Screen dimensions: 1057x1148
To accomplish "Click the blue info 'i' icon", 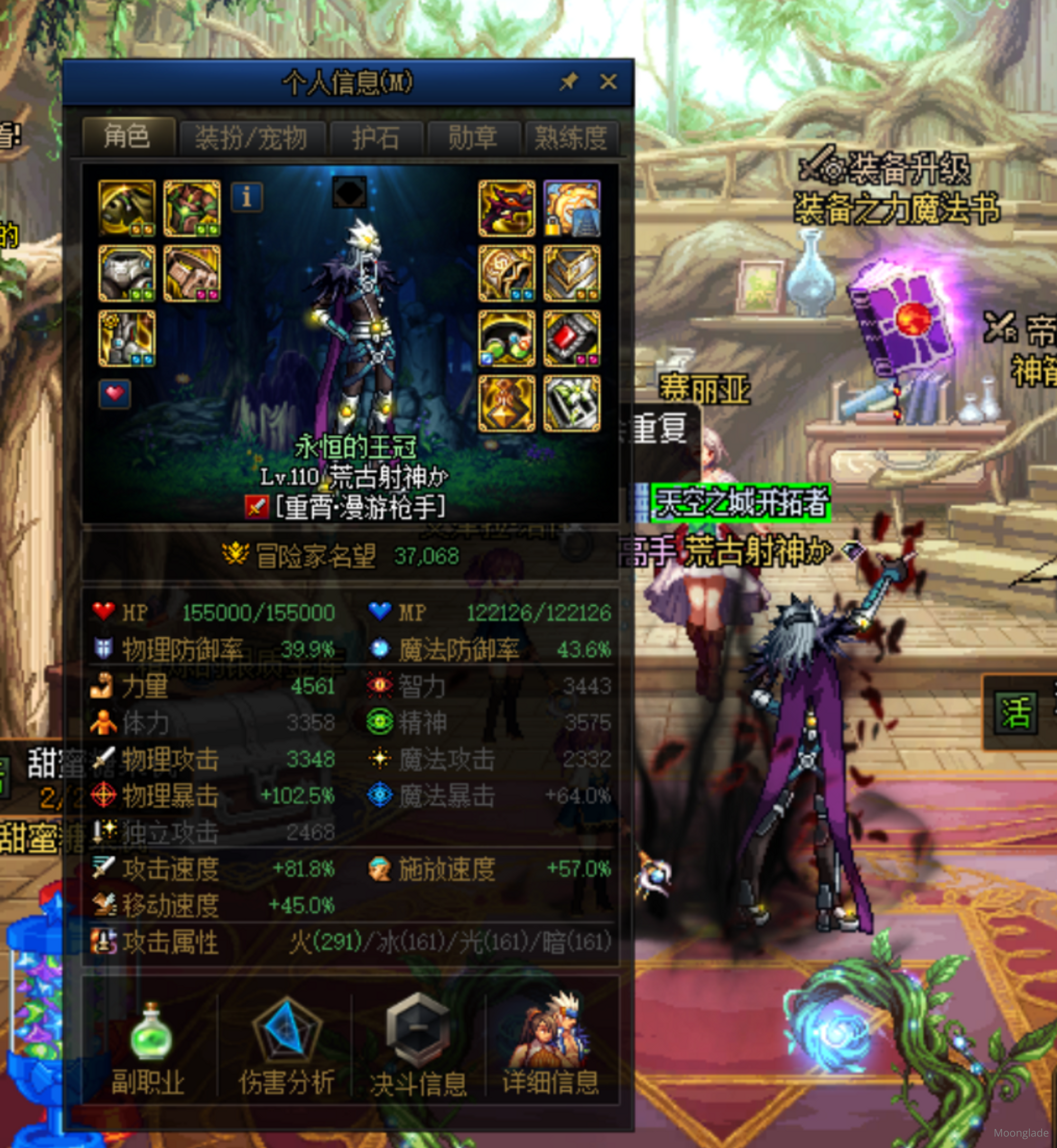I will tap(247, 197).
